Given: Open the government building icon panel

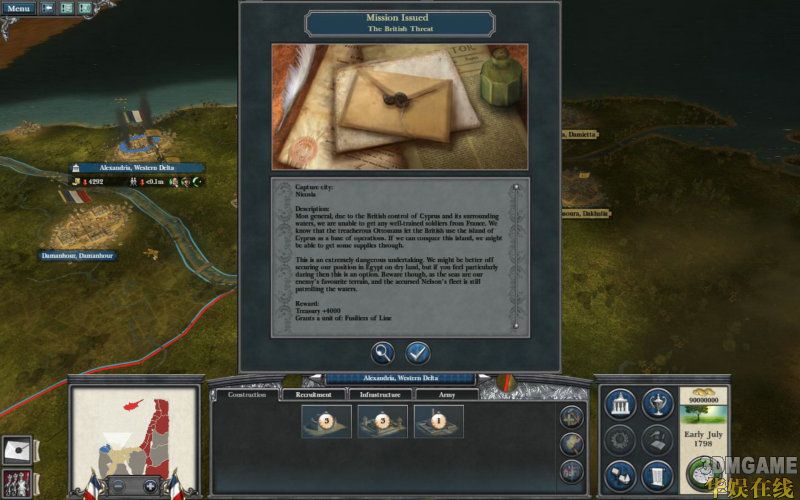Looking at the screenshot, I should pyautogui.click(x=620, y=403).
